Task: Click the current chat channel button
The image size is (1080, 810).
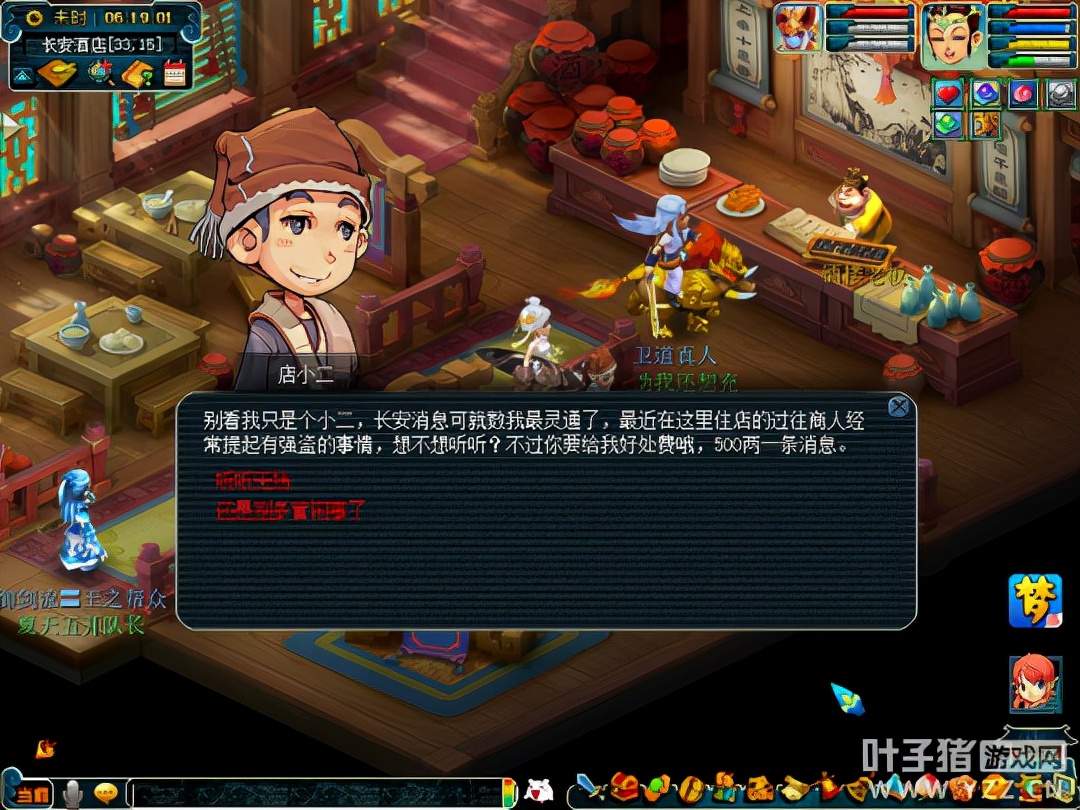Action: point(32,794)
